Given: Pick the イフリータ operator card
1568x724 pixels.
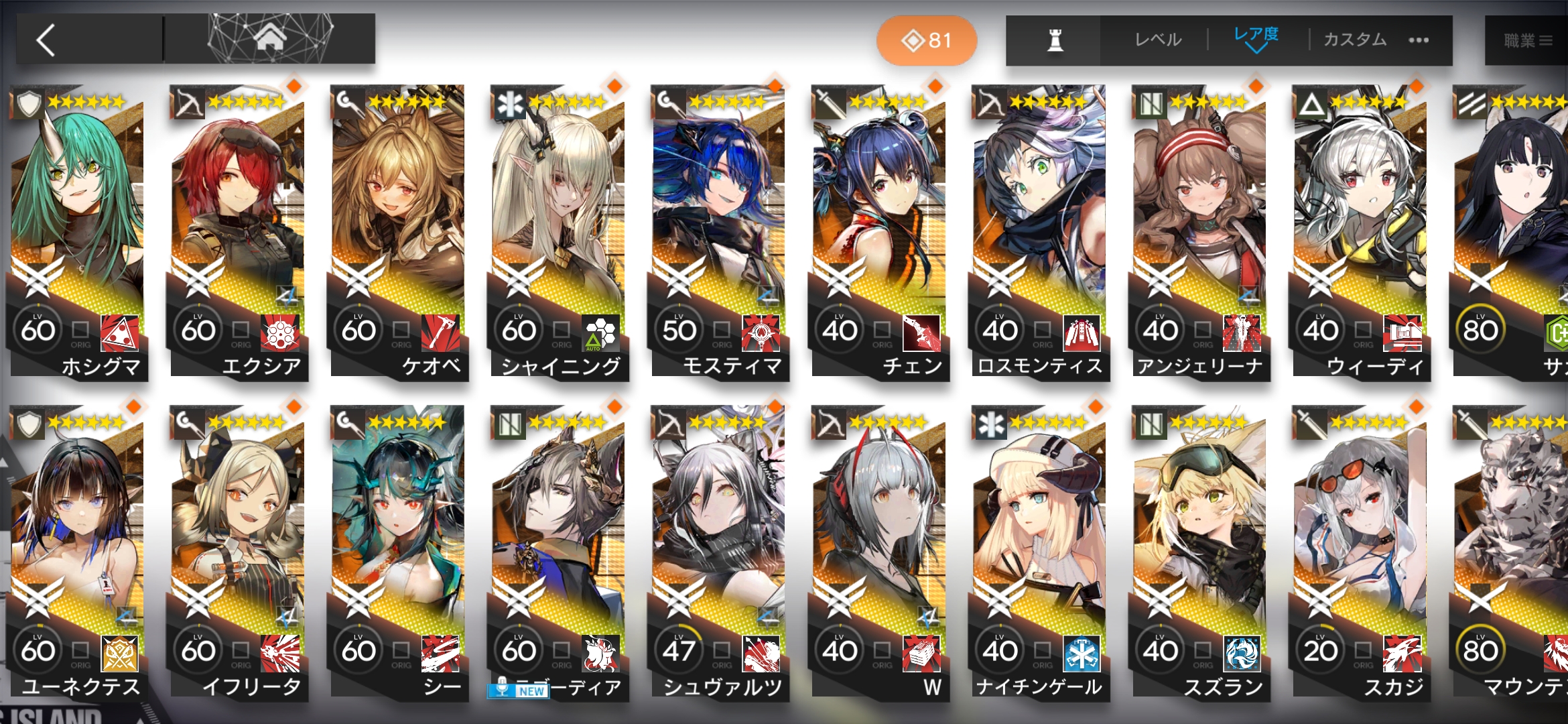Looking at the screenshot, I should click(x=239, y=550).
